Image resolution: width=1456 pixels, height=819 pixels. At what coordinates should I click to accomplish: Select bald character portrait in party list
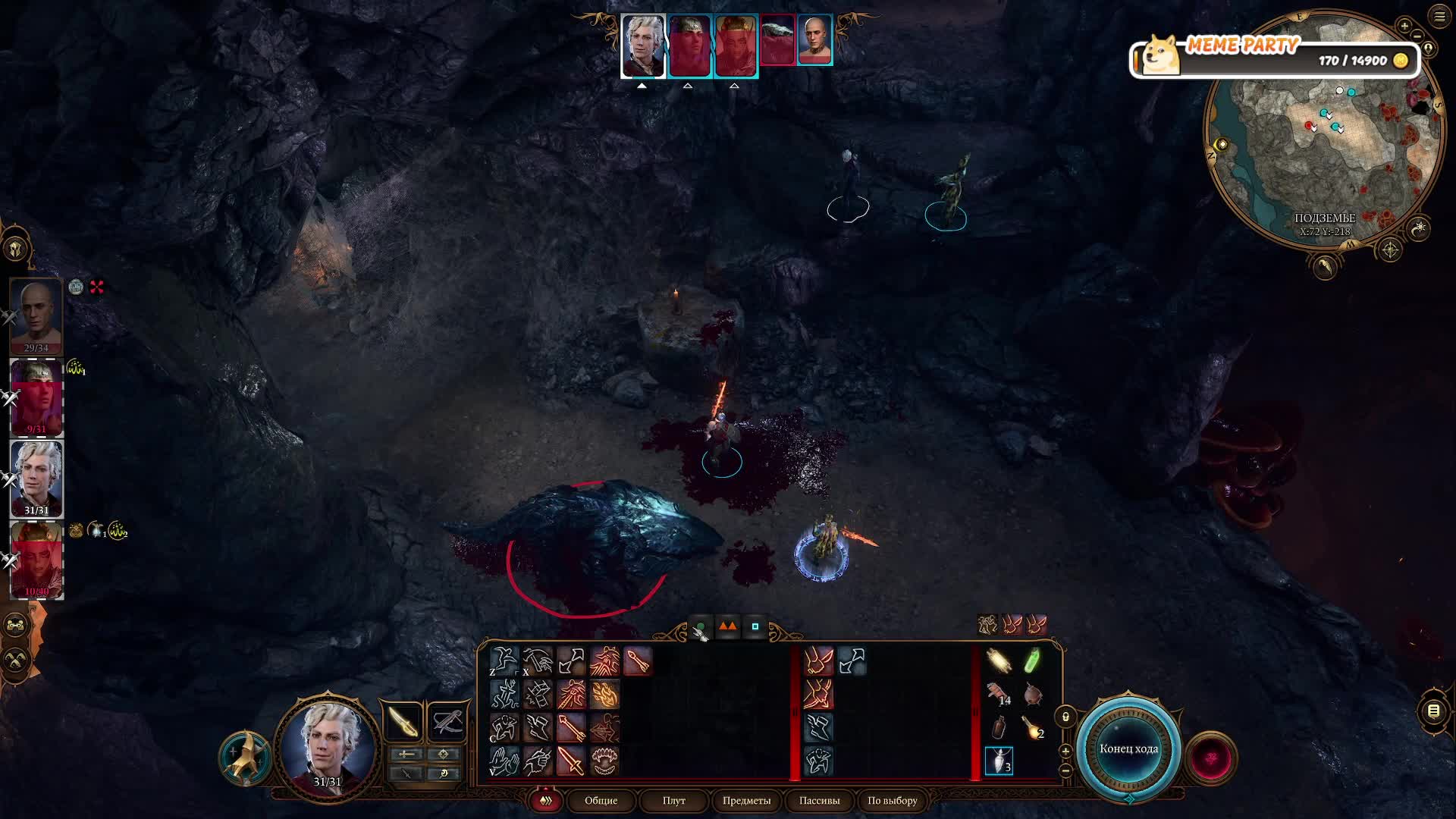(36, 315)
